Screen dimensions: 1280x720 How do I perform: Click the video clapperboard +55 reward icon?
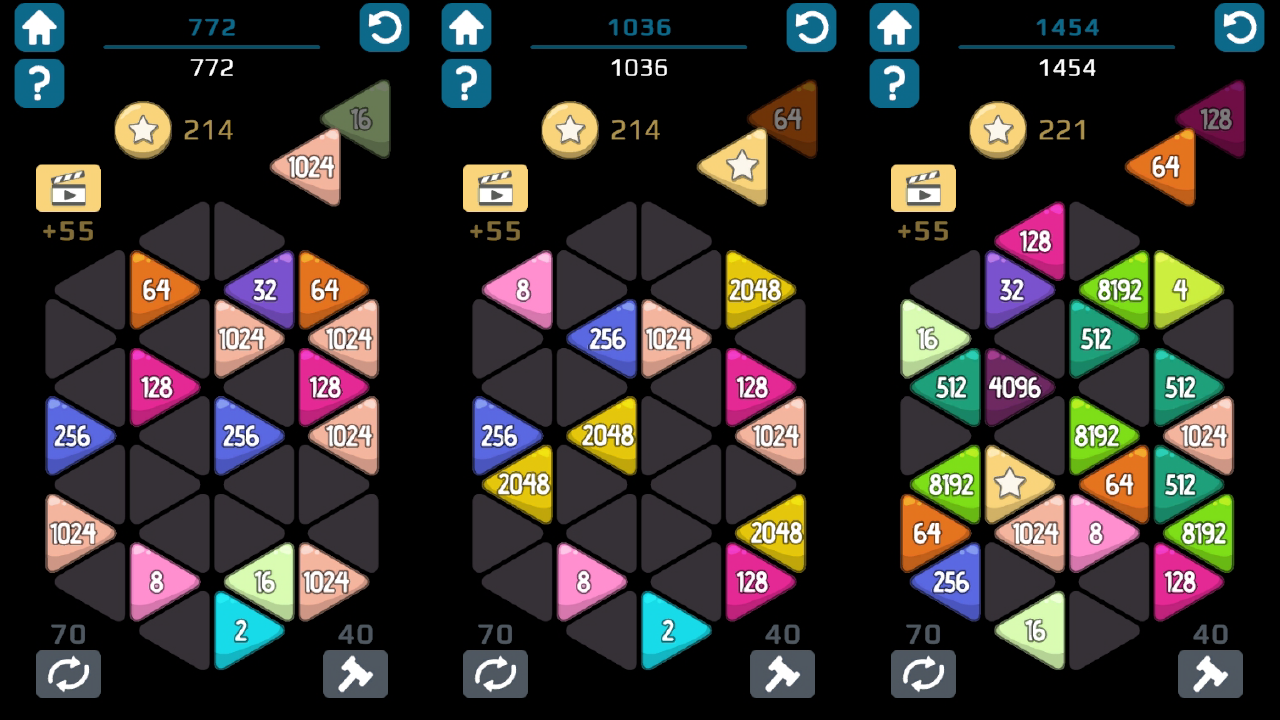click(x=67, y=188)
